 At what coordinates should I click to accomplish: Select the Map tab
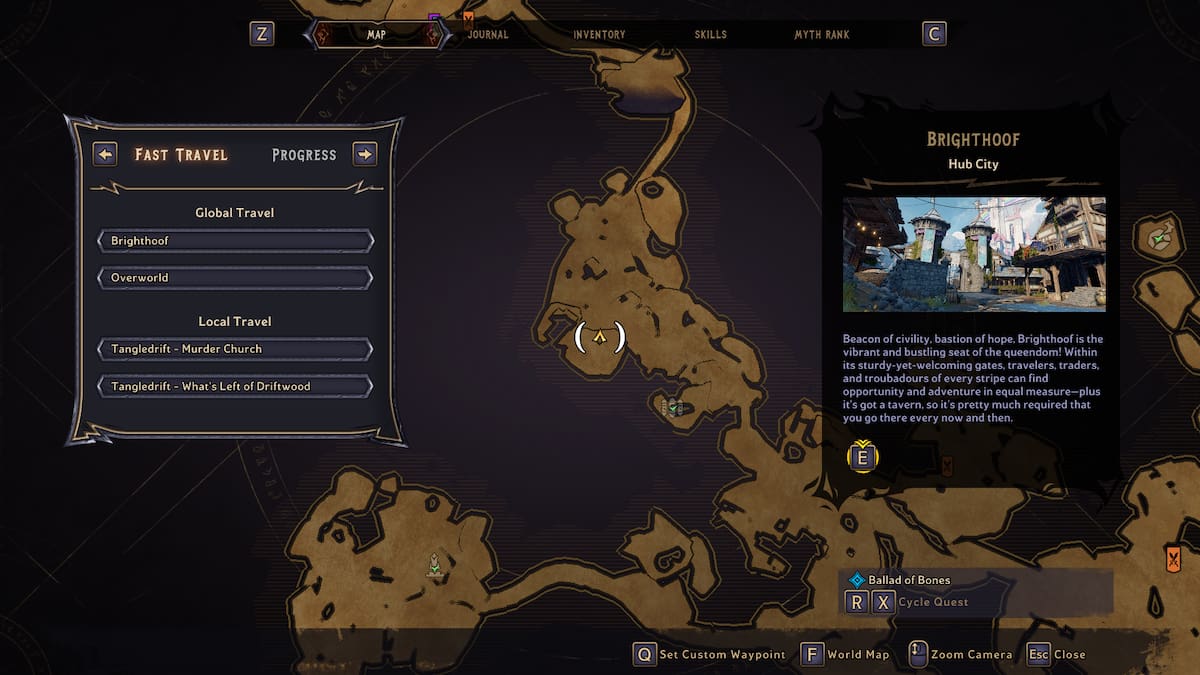point(376,34)
